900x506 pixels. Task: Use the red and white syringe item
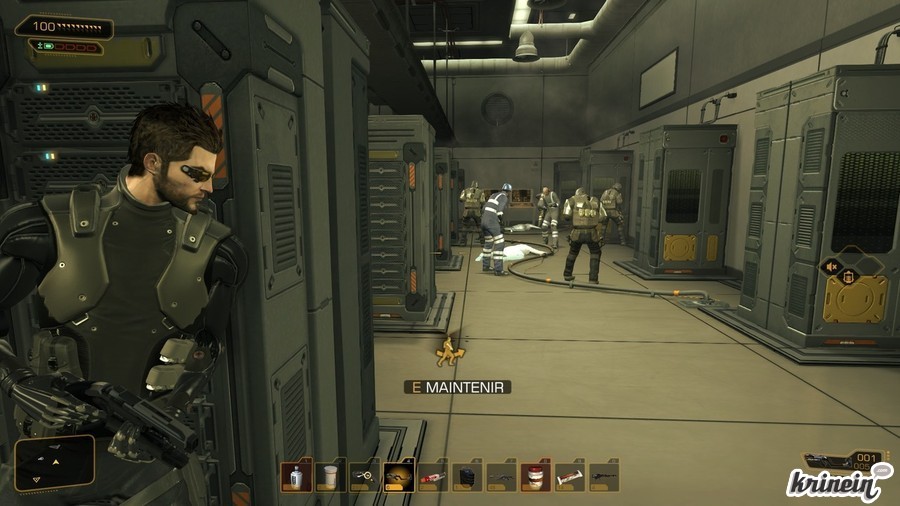433,476
